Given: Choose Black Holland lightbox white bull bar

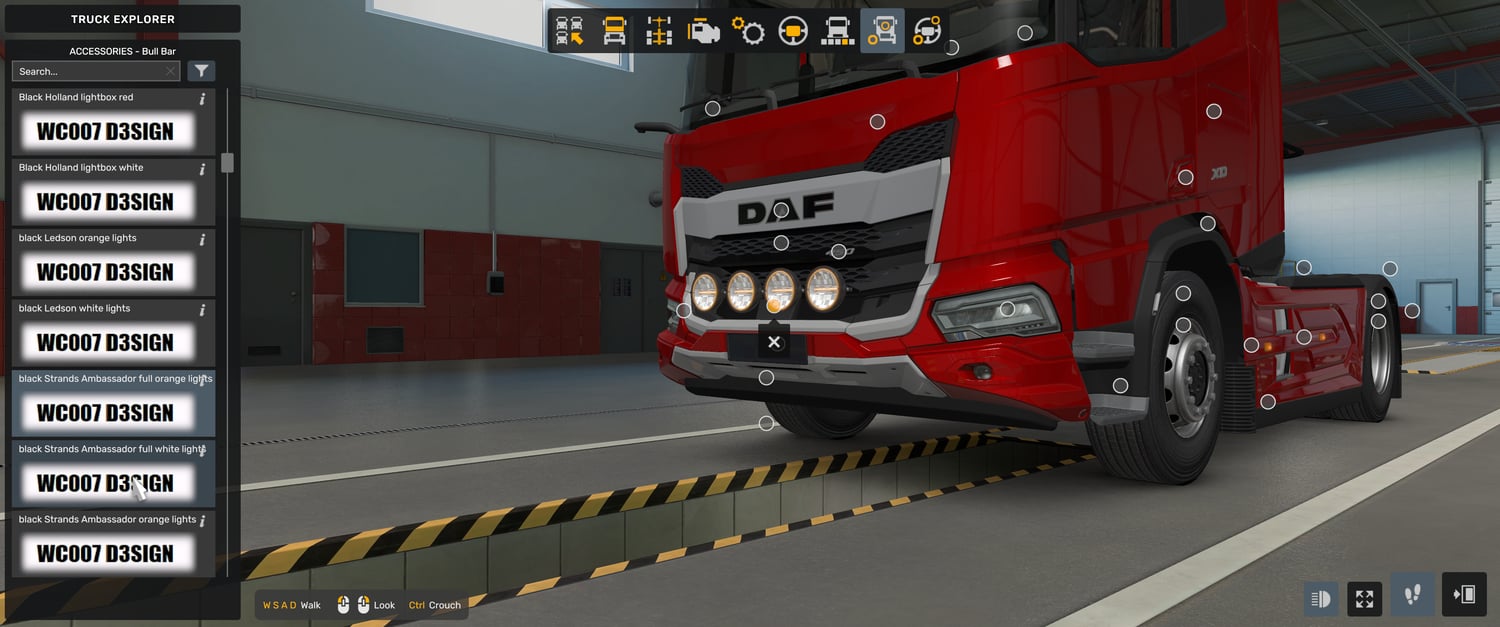Looking at the screenshot, I should click(105, 201).
